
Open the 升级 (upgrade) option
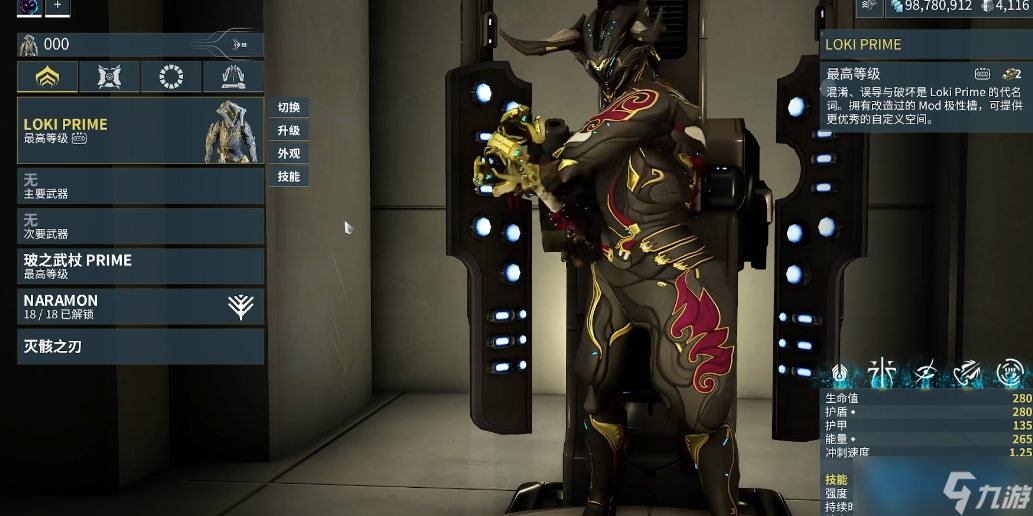[x=289, y=131]
